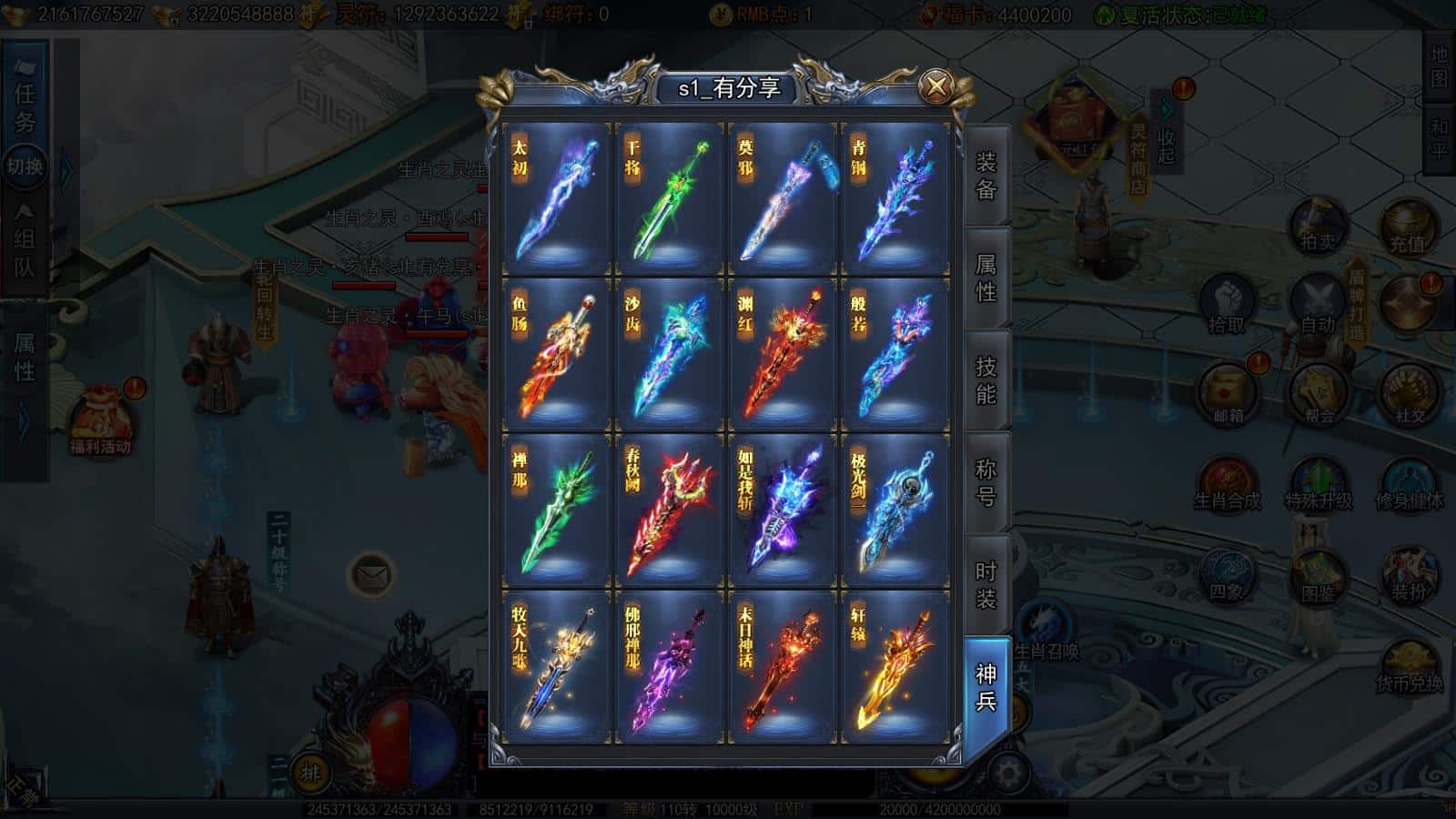The height and width of the screenshot is (819, 1456).
Task: Select the 末日神话 weapon card
Action: pyautogui.click(x=782, y=667)
